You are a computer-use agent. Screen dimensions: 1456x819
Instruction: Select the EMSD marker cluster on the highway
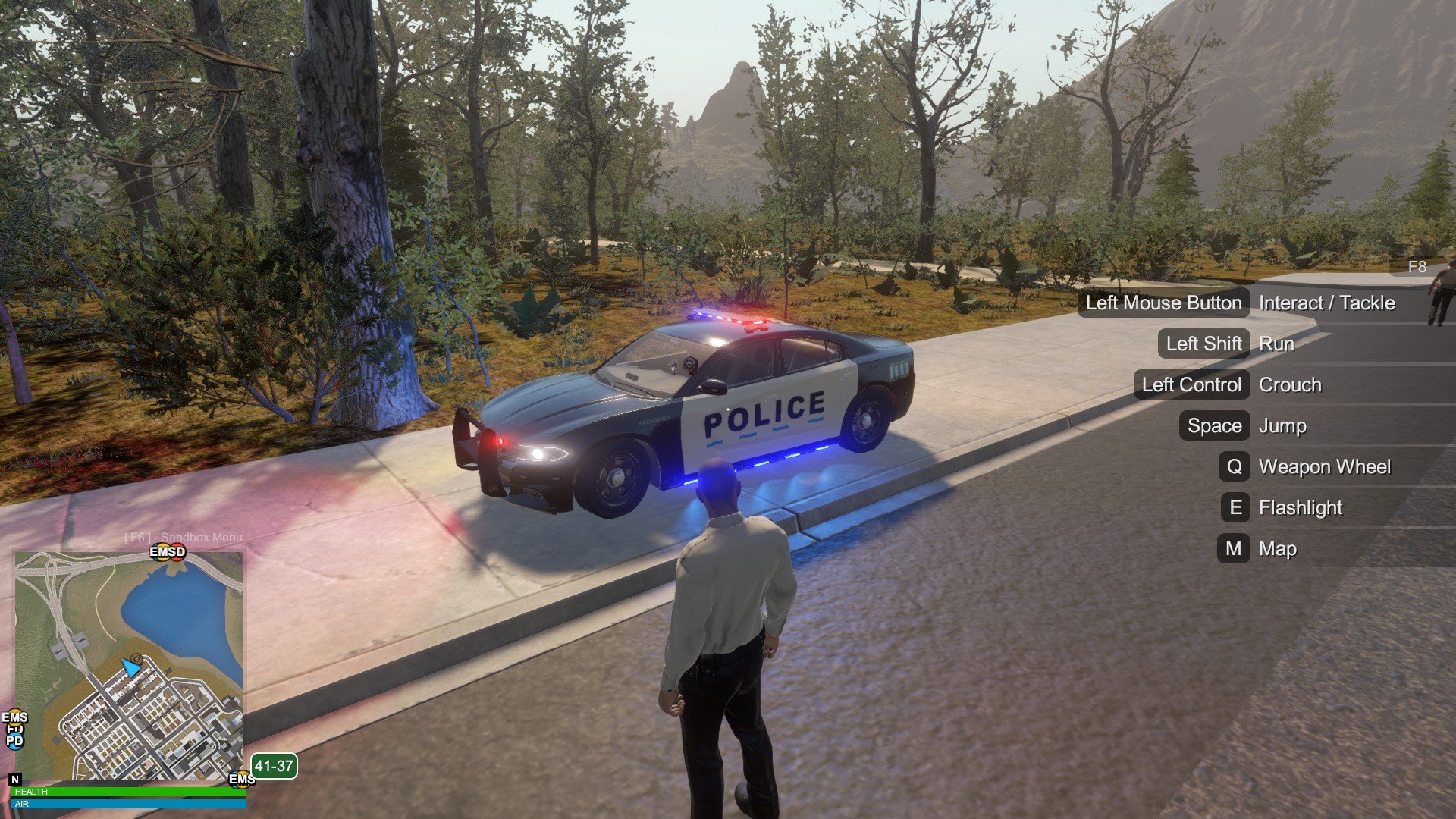pos(168,551)
